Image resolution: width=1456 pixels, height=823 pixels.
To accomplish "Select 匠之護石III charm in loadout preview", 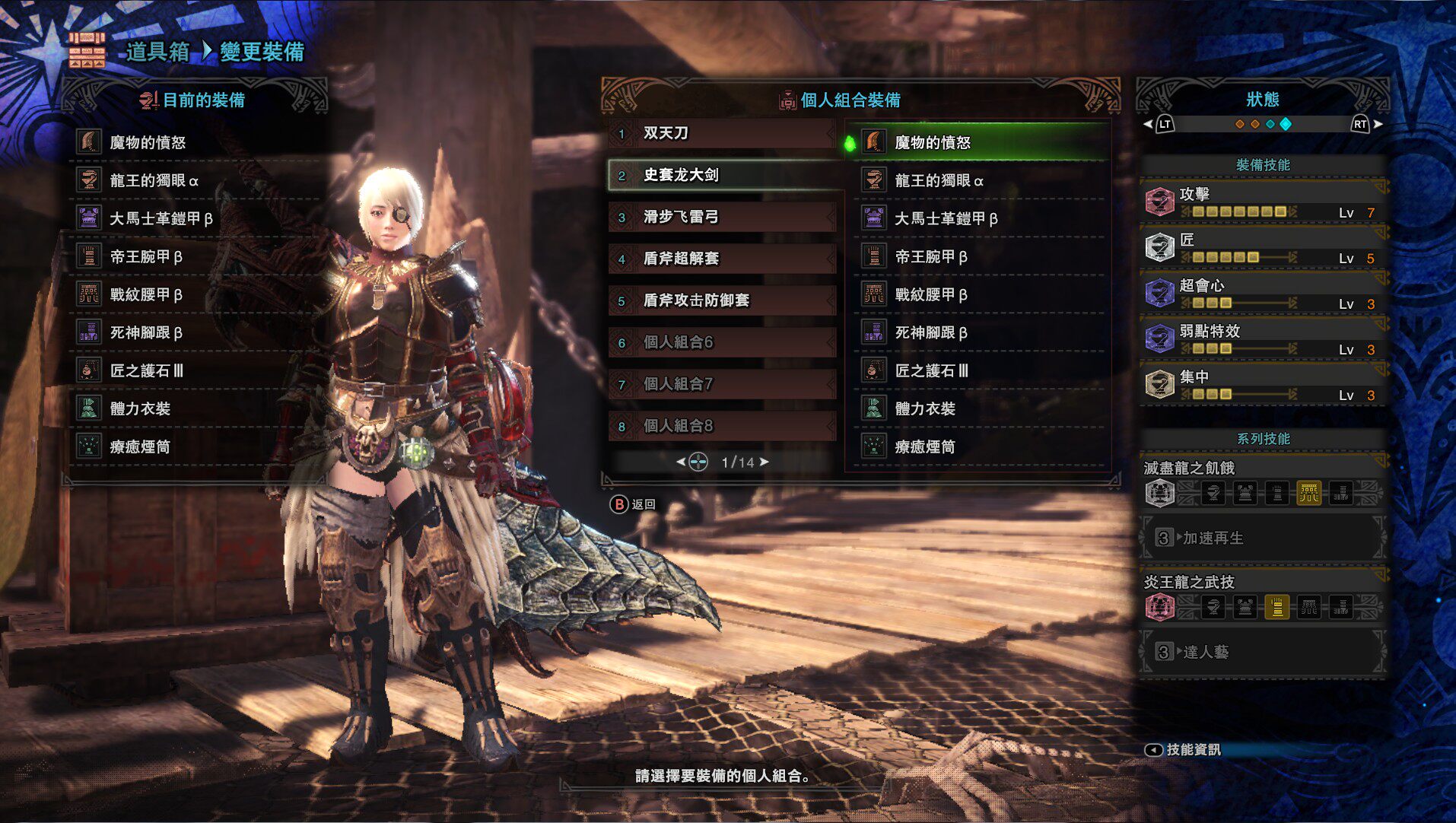I will [x=981, y=370].
